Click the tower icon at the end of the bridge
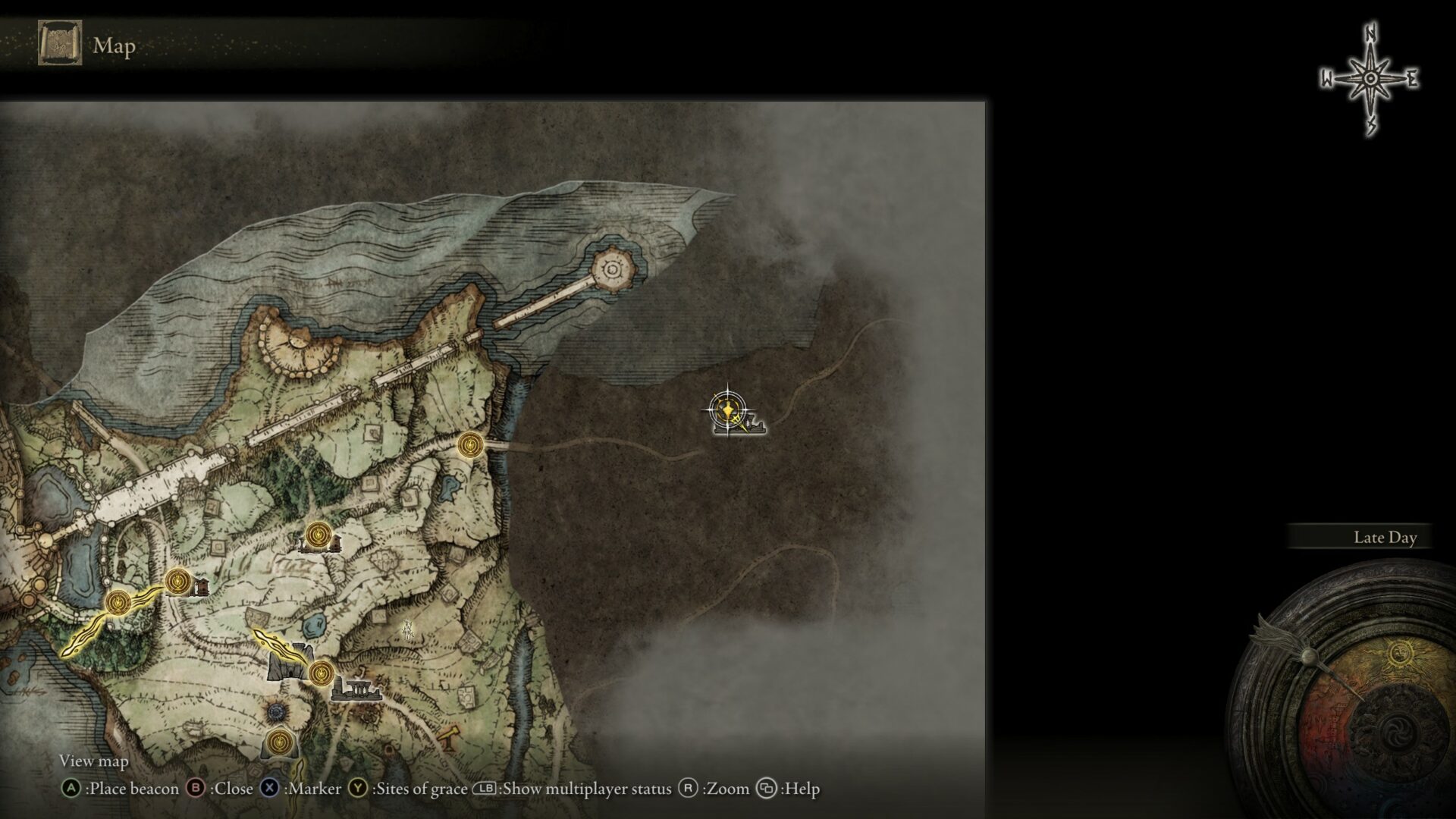The height and width of the screenshot is (819, 1456). coord(613,268)
